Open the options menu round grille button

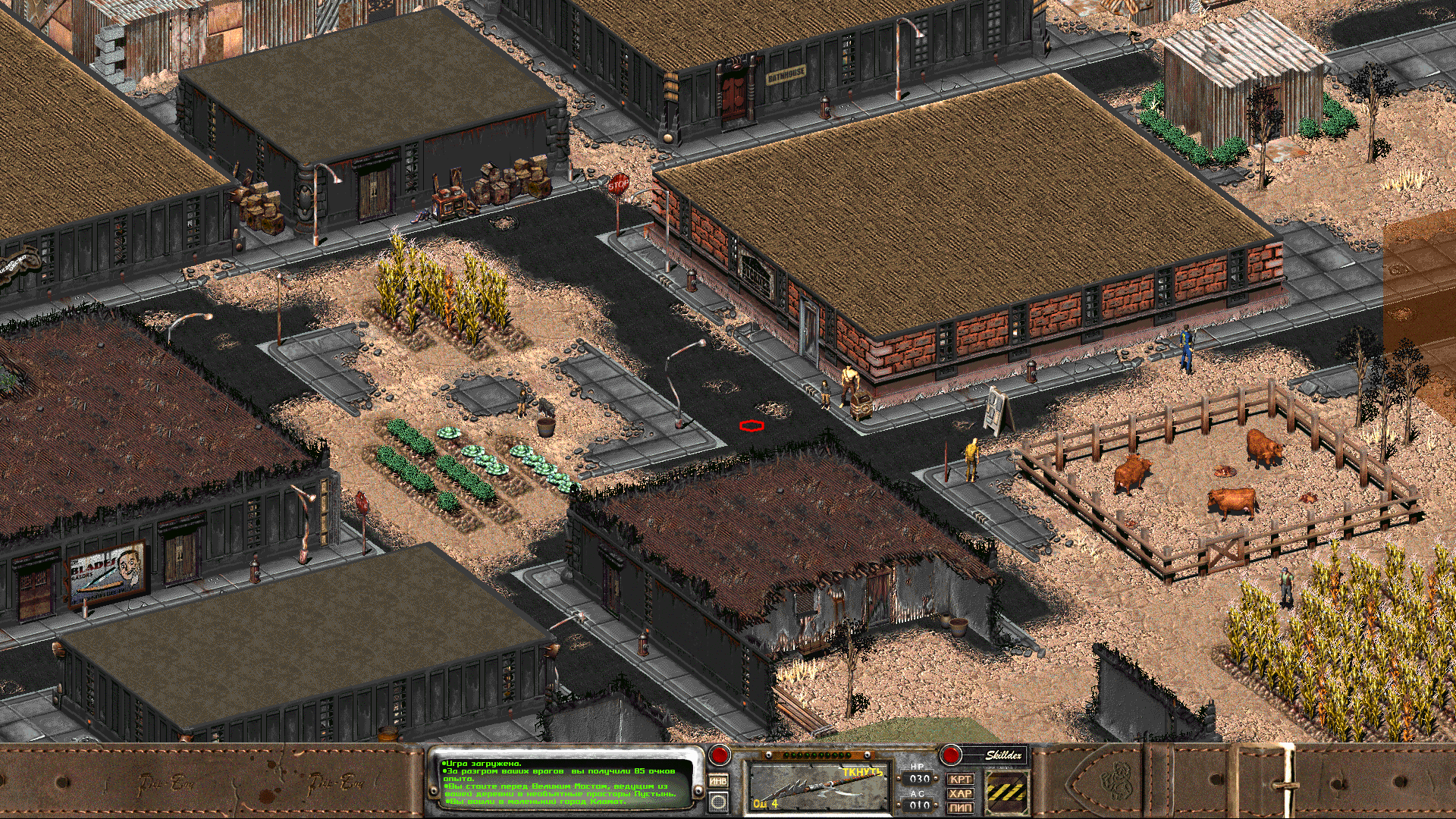pos(717,801)
